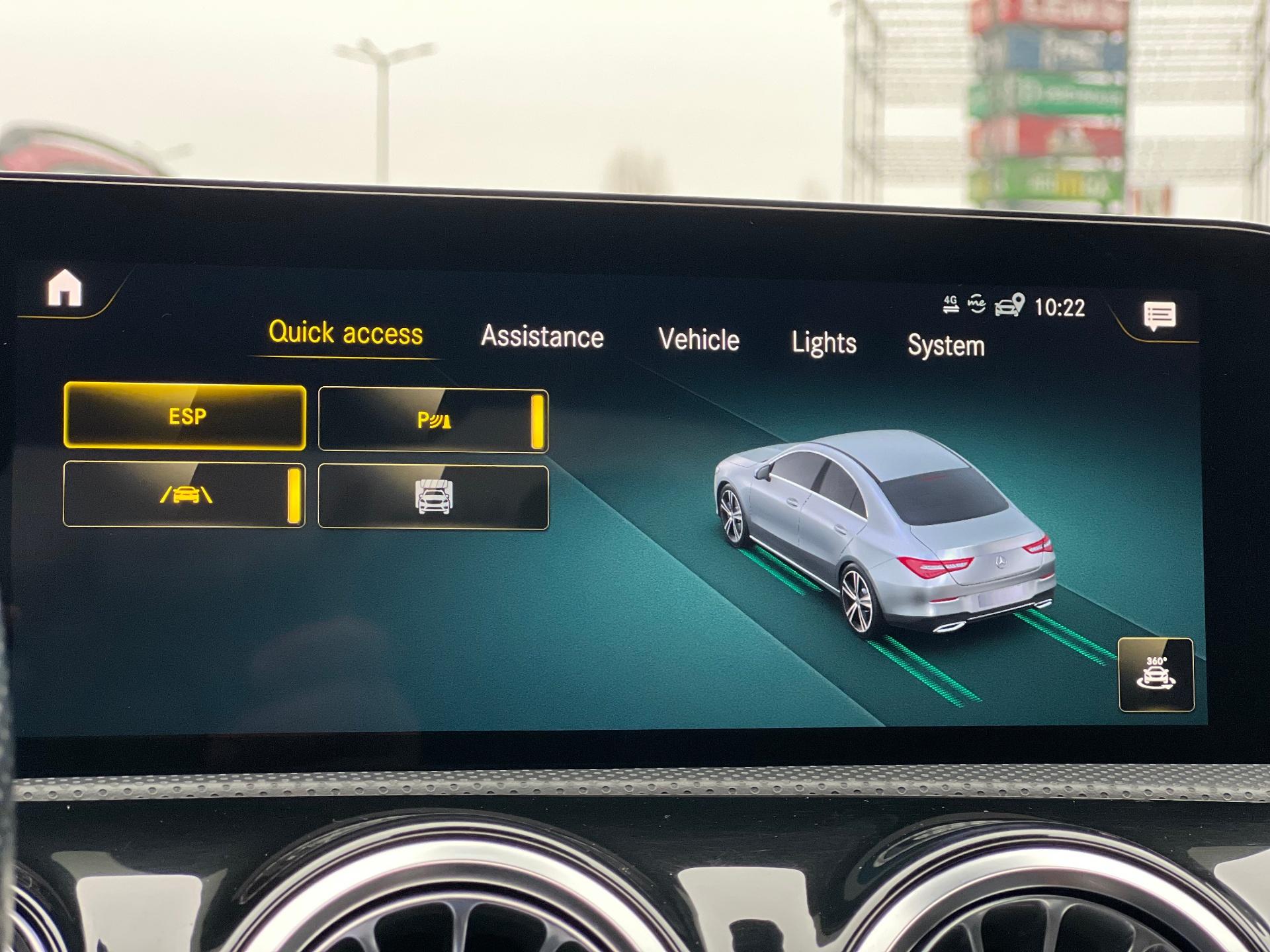Viewport: 1270px width, 952px height.
Task: Toggle the parking sensor assist button
Action: 433,420
